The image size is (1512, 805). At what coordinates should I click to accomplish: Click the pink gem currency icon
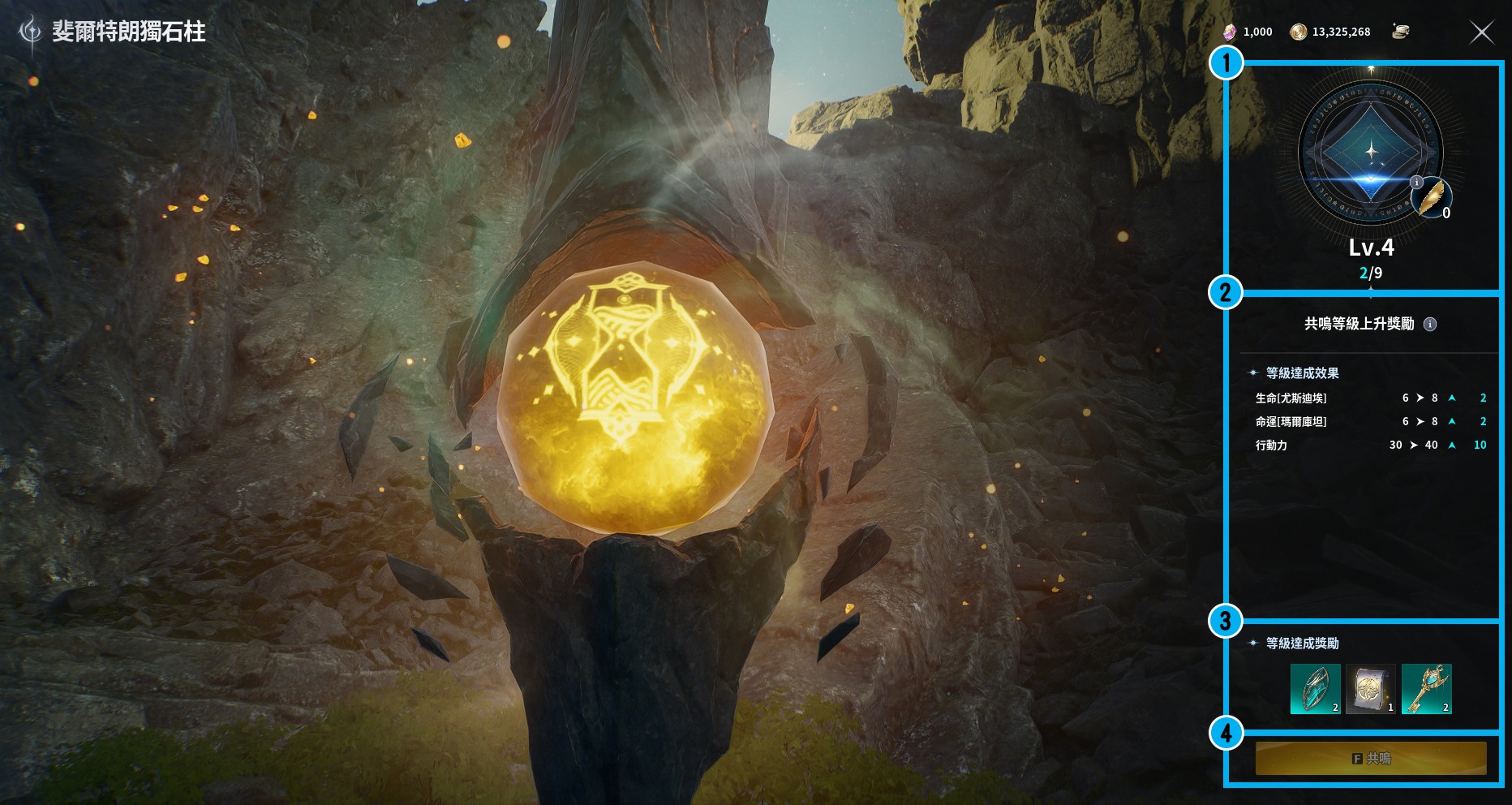[x=1230, y=32]
